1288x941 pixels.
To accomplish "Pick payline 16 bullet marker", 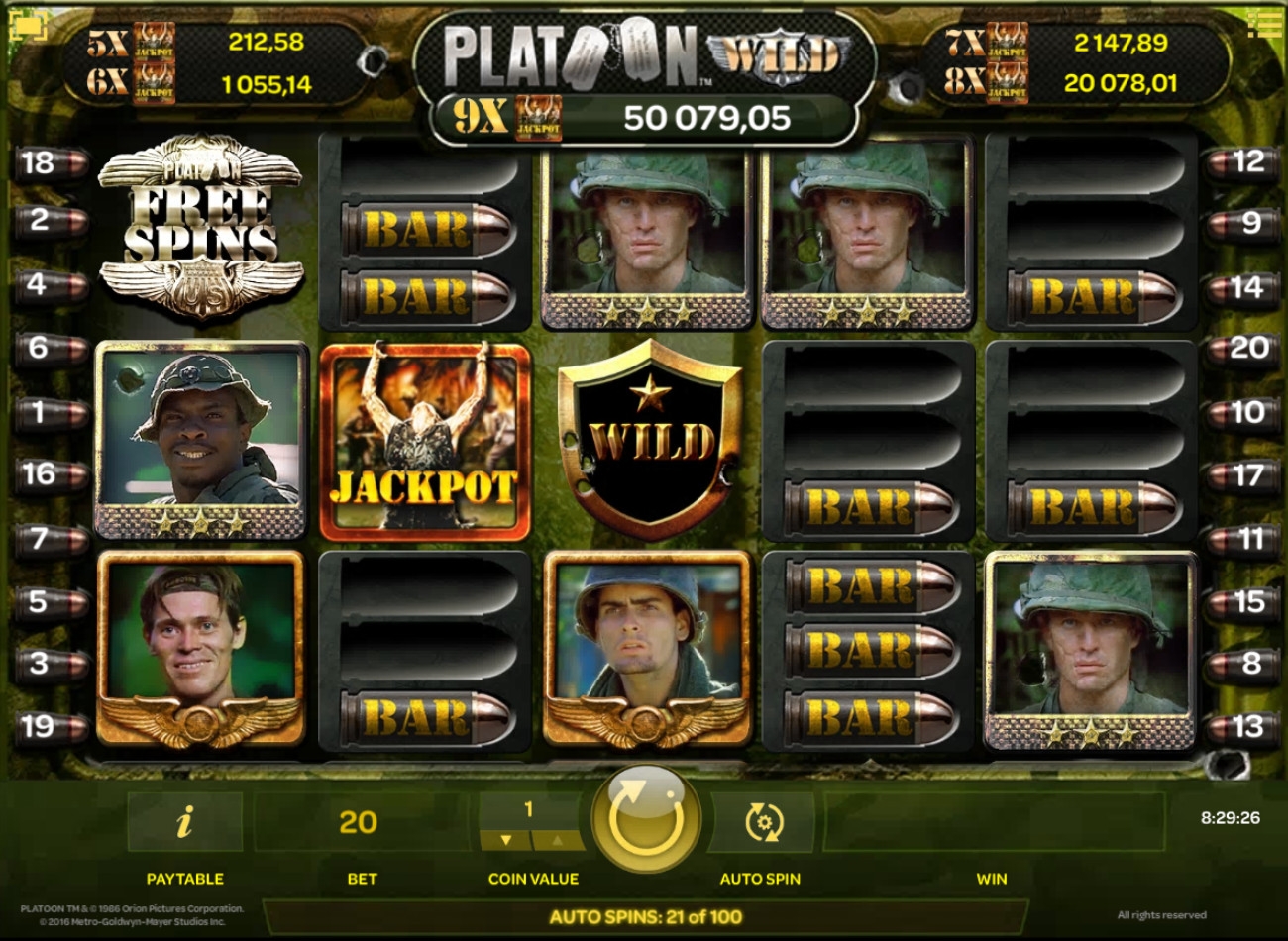I will coord(47,474).
